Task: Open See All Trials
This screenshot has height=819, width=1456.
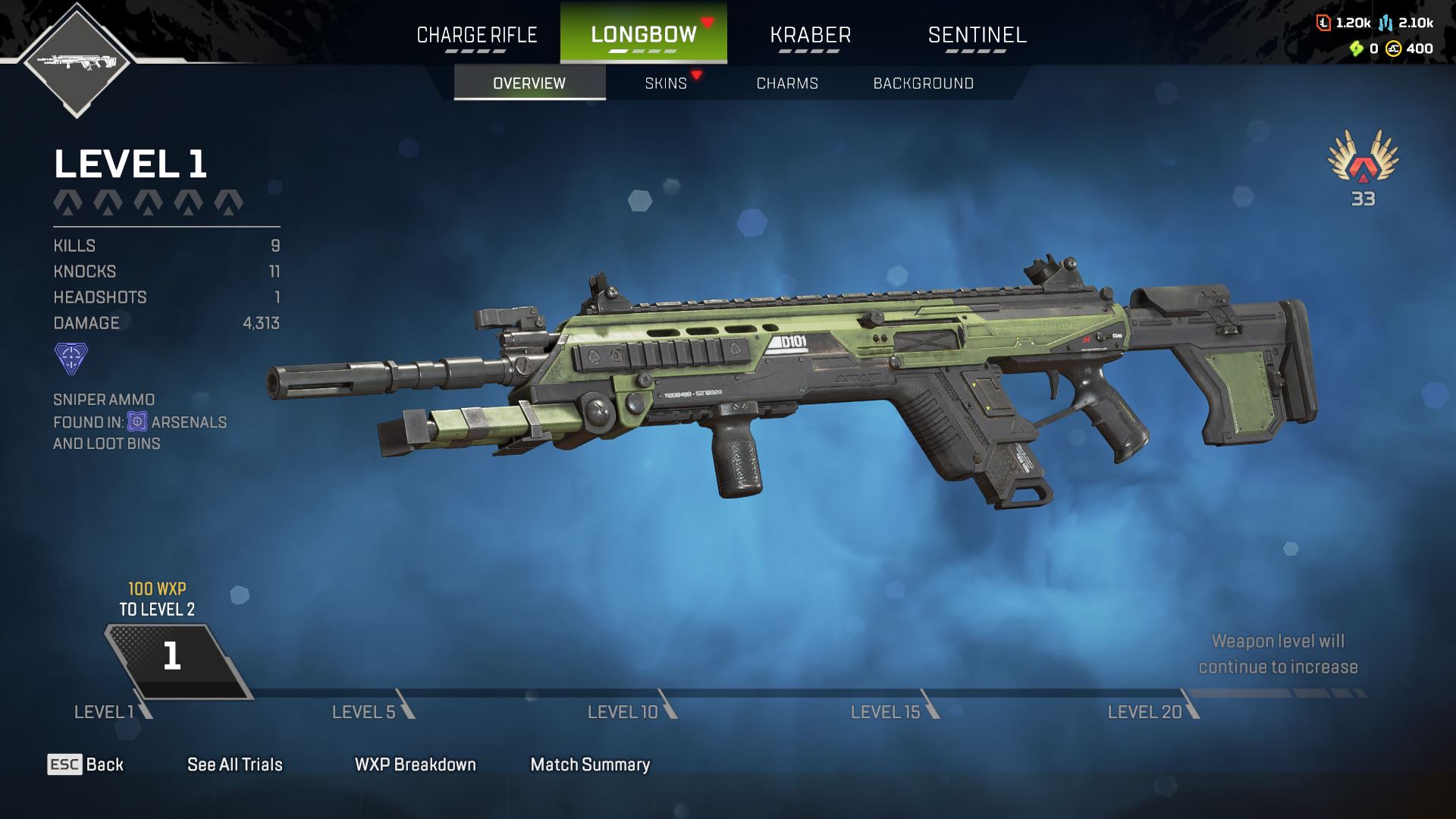Action: click(234, 764)
